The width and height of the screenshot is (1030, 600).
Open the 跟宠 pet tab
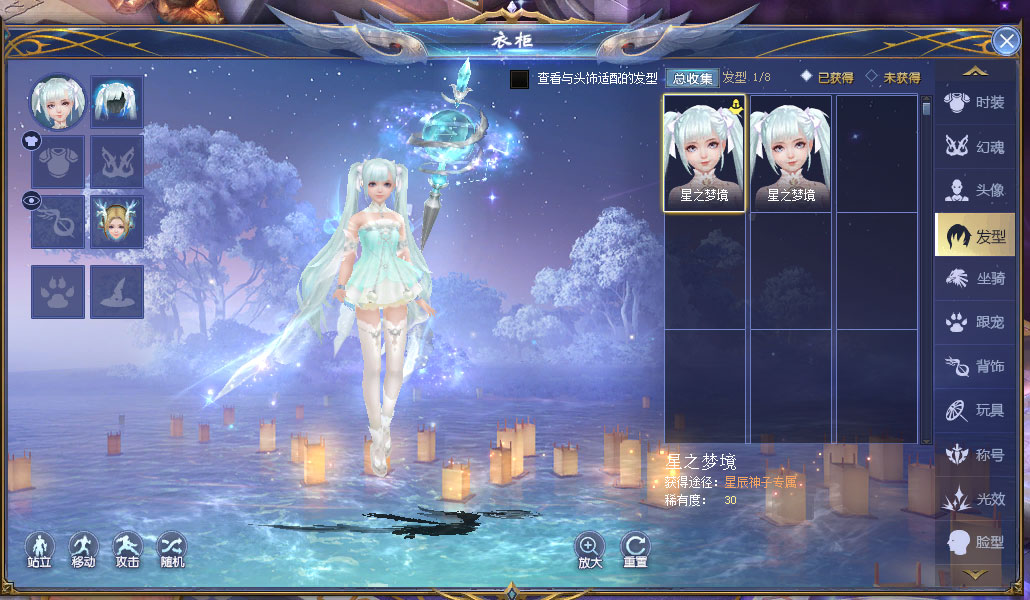[x=975, y=323]
